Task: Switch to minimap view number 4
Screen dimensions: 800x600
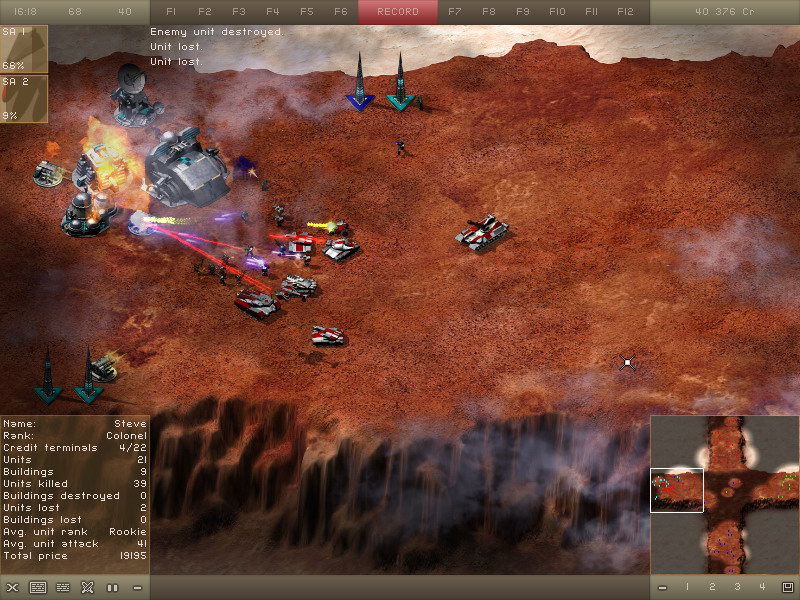Action: pos(762,587)
